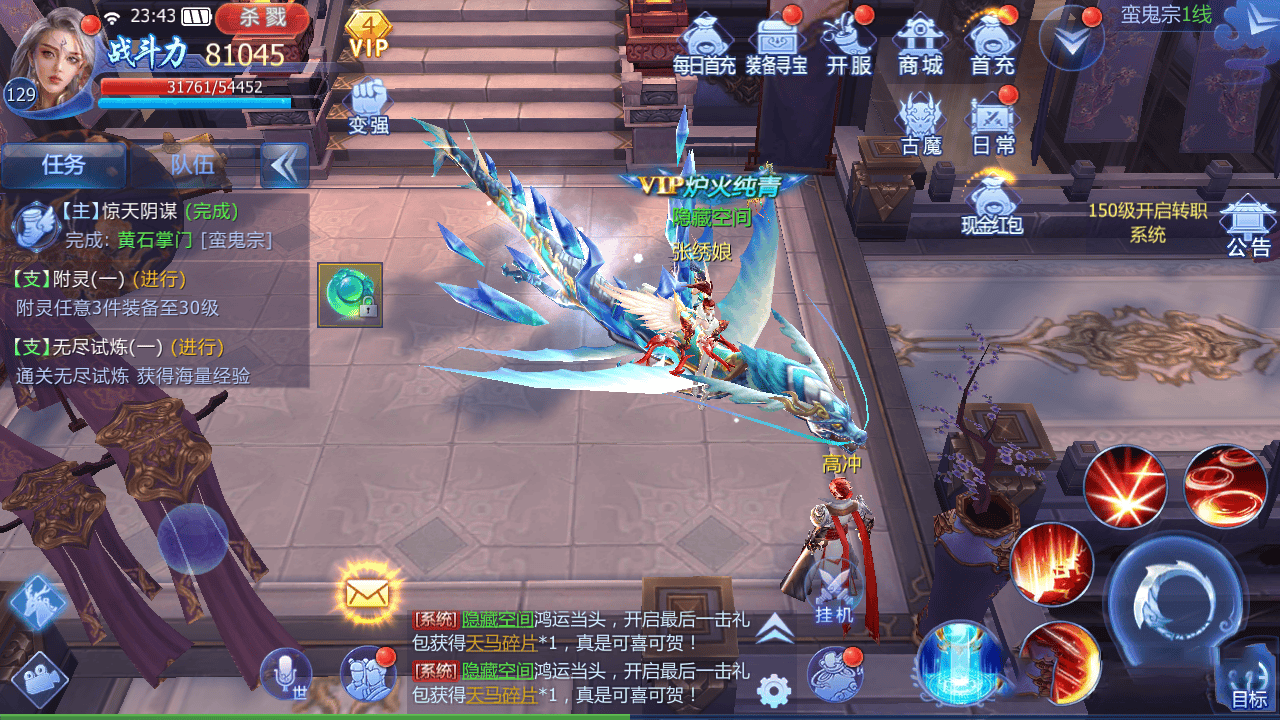Switch to the 任务 quest tab
The image size is (1280, 720).
click(64, 165)
